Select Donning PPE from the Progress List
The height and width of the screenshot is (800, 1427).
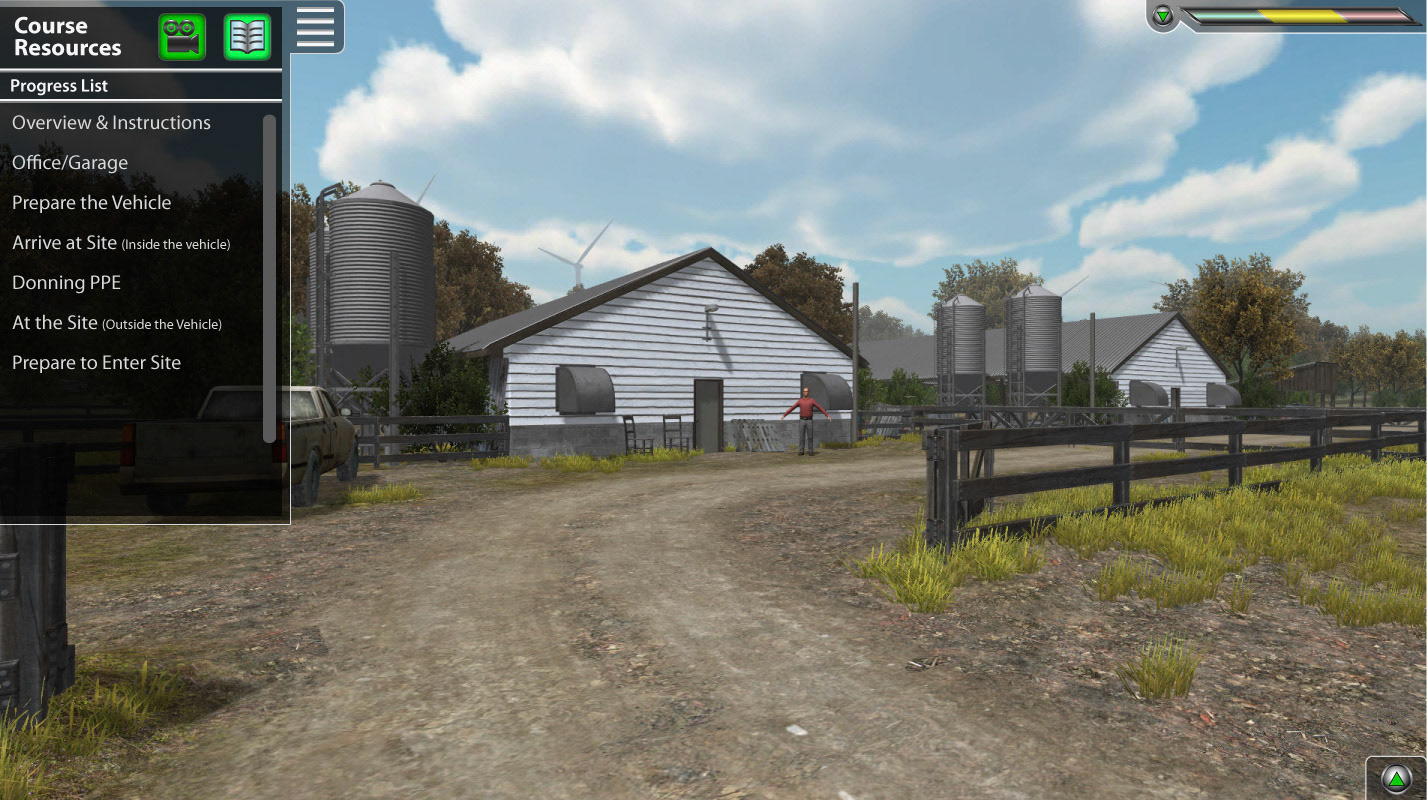pos(66,282)
